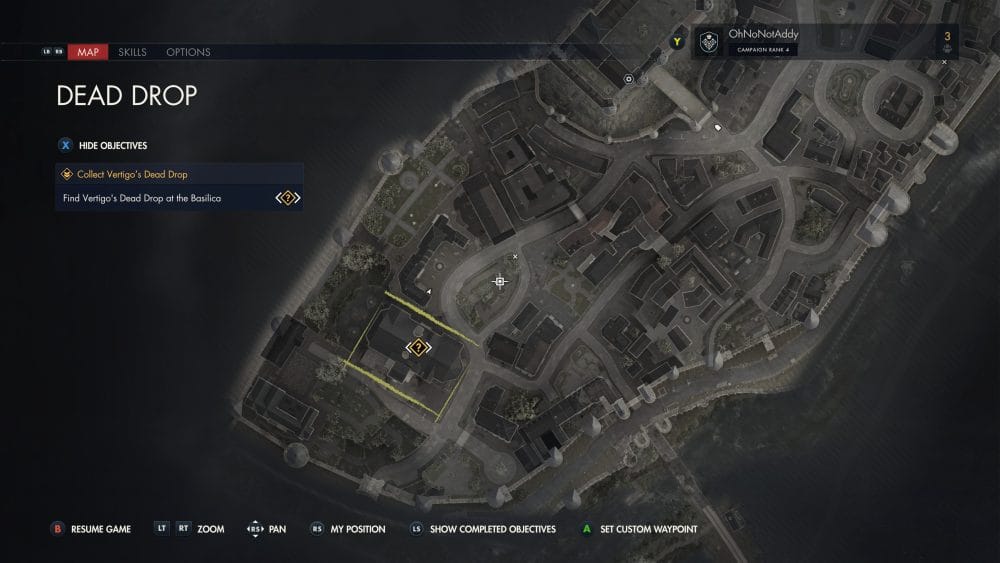Open the Options tab
This screenshot has height=563, width=1000.
(188, 52)
